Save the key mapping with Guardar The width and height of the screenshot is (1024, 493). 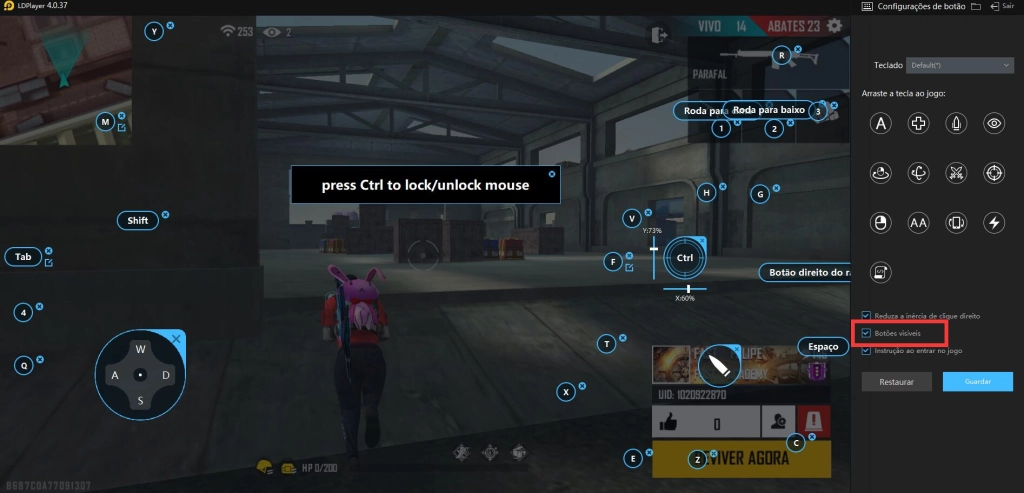tap(977, 382)
